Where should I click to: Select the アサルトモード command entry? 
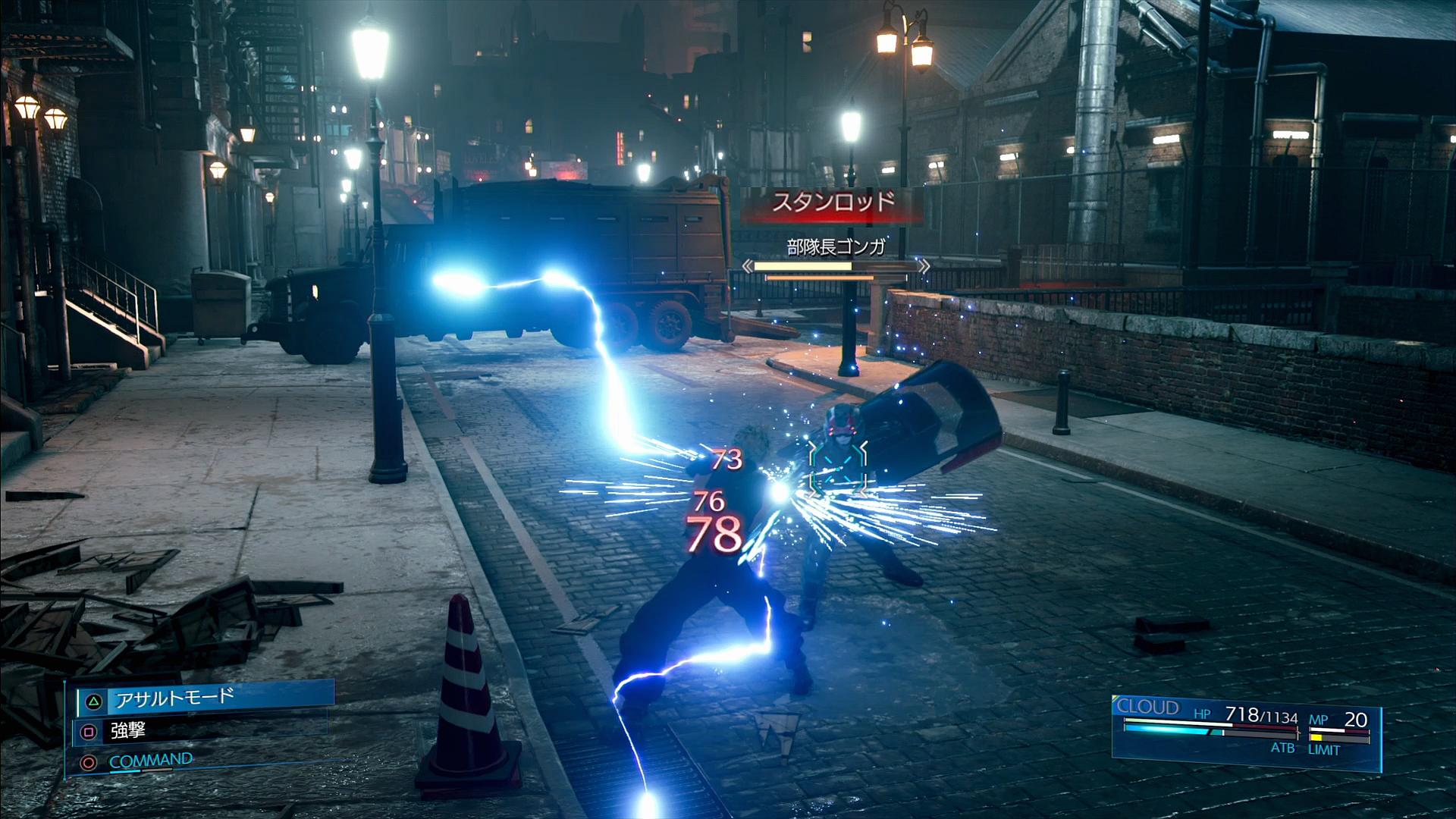tap(205, 698)
